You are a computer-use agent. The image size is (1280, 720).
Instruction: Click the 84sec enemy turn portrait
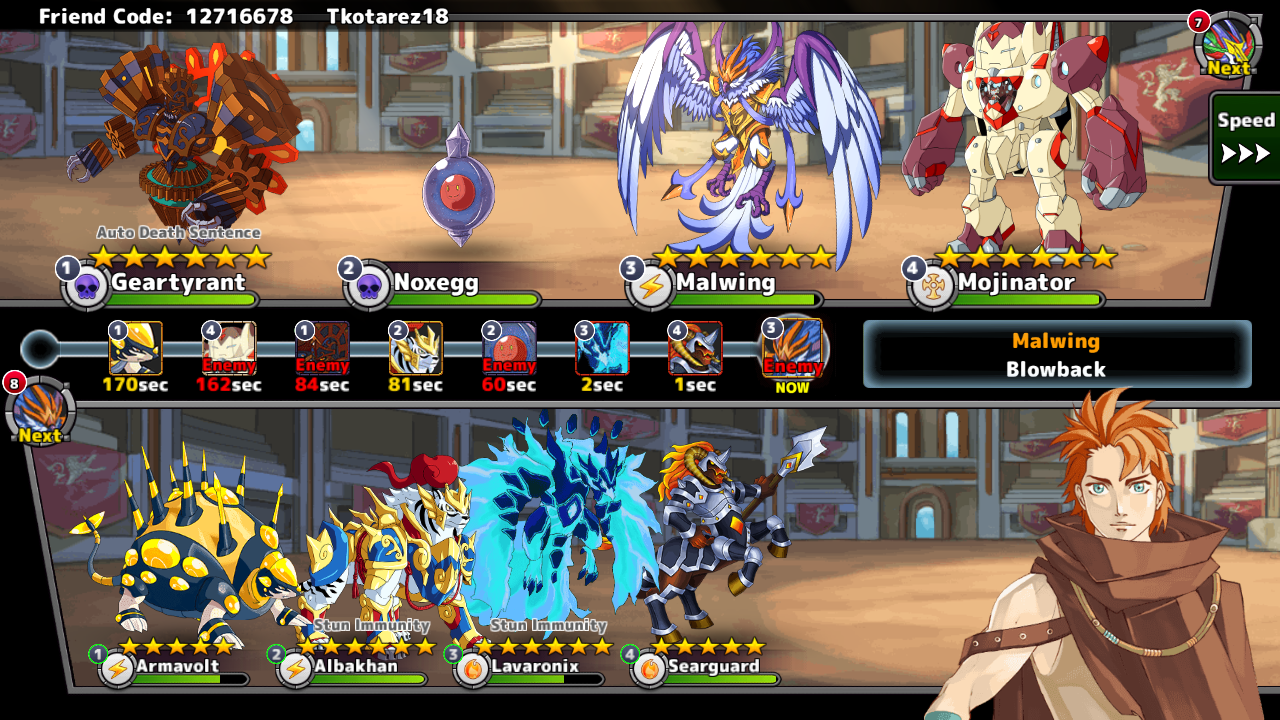tap(322, 348)
